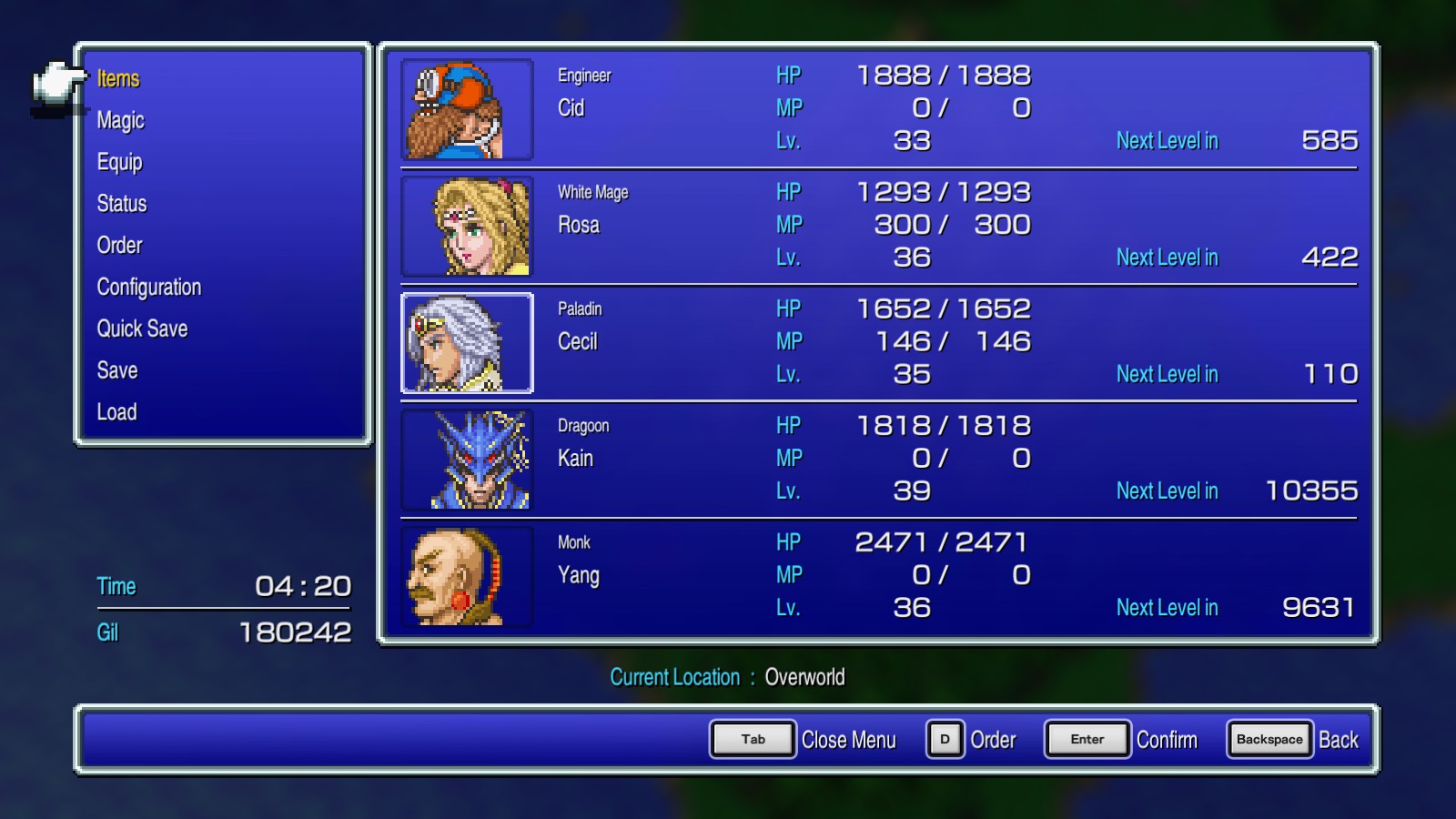Click Cecil's Next Level in value
Screen dimensions: 1456x819
pos(1334,373)
